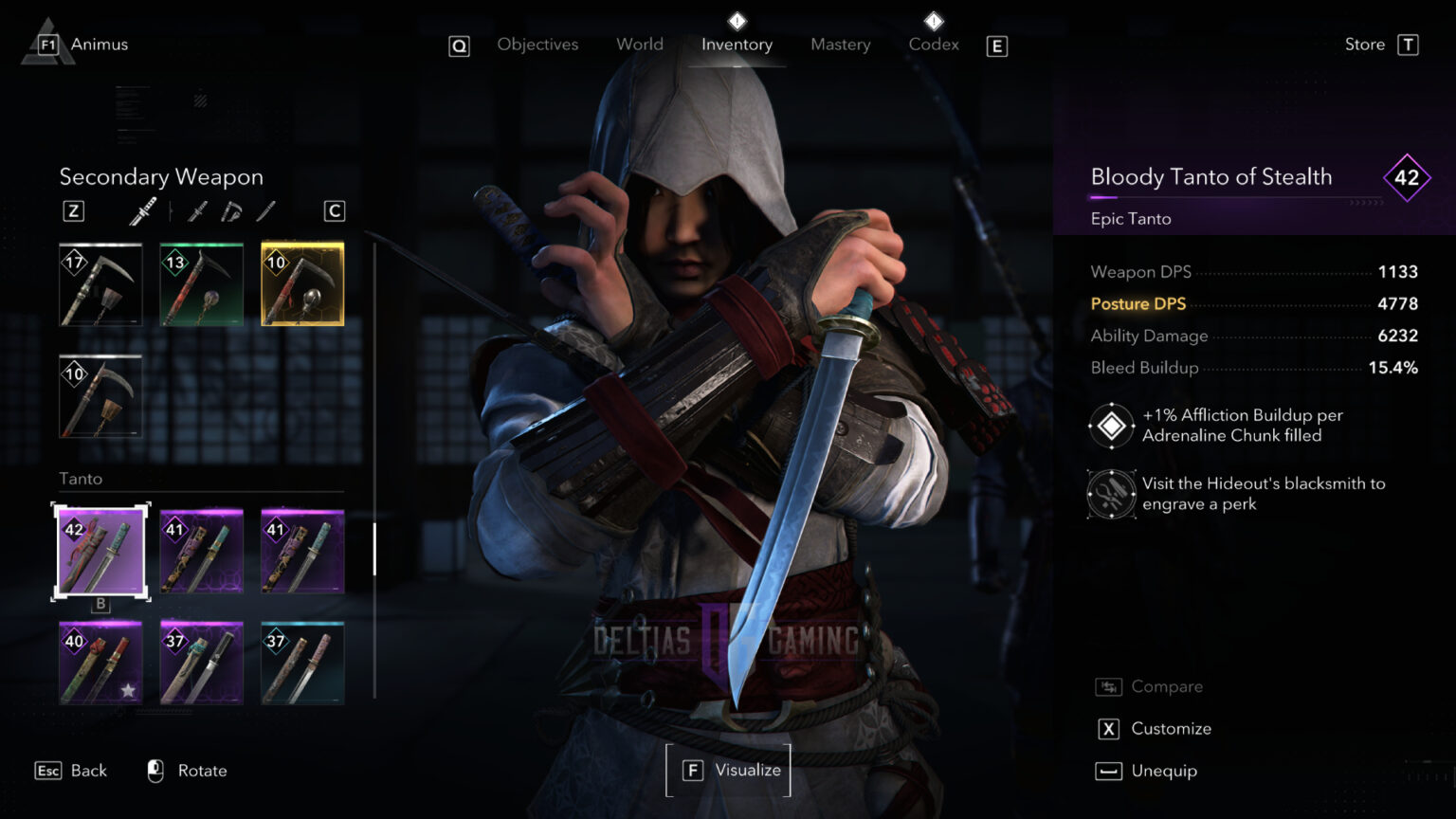Select the curved blade weapon category icon
1456x819 pixels.
(x=265, y=210)
